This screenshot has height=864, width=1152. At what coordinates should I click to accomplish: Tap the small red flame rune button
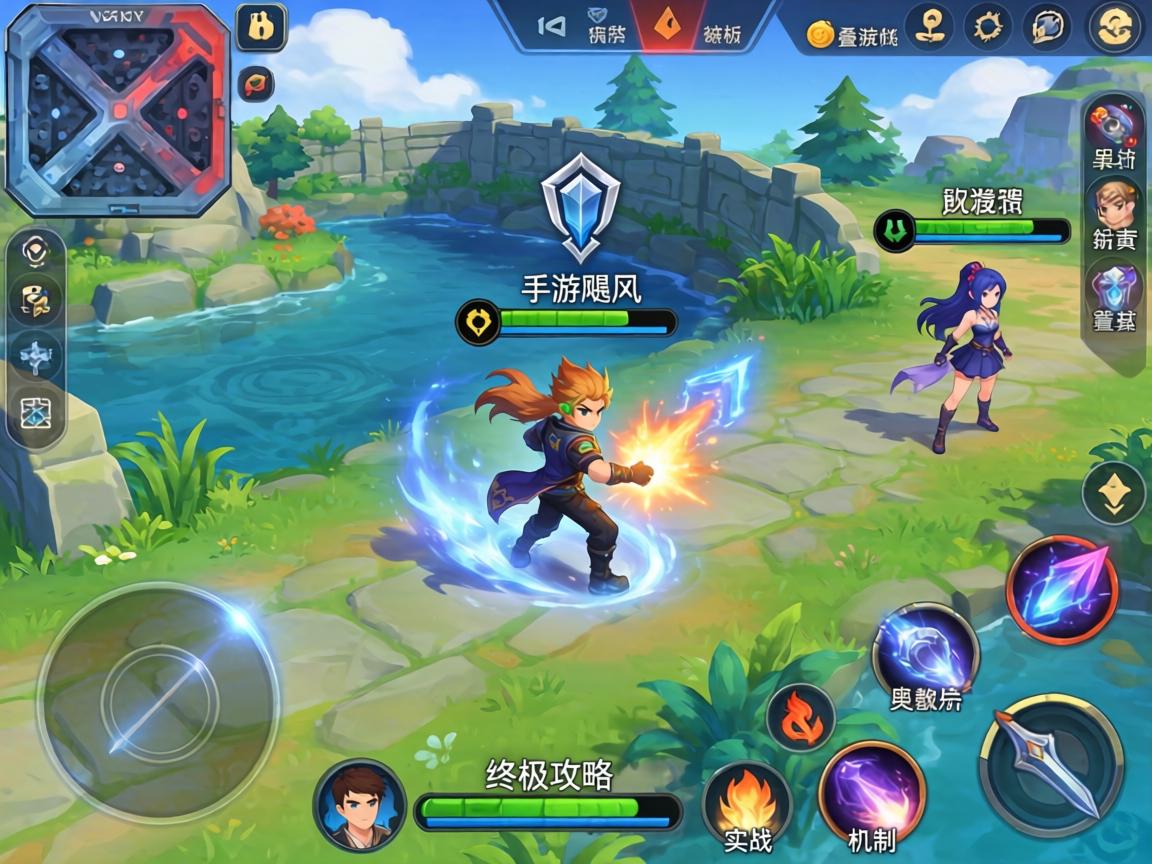[800, 718]
